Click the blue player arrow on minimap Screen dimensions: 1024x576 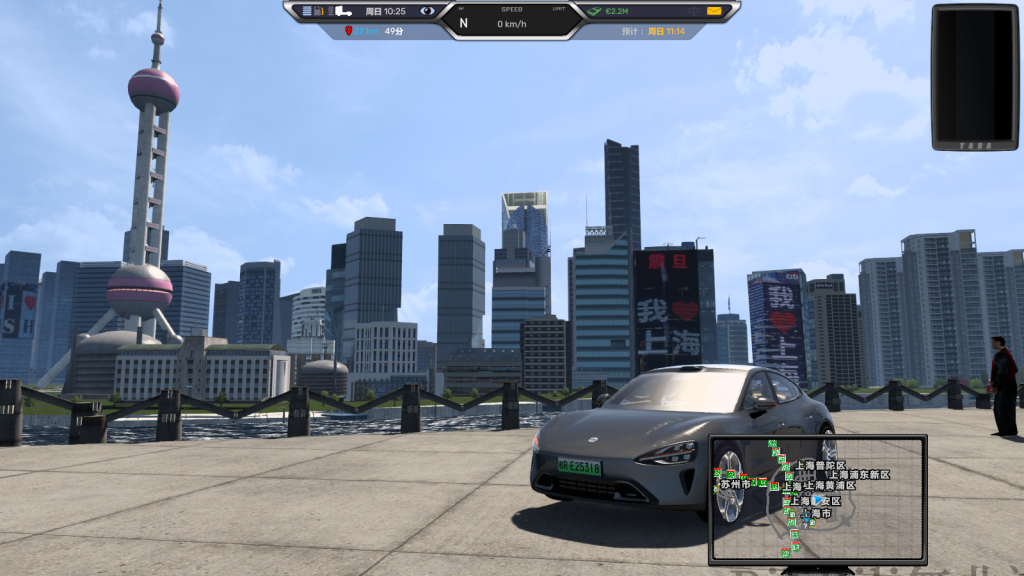pyautogui.click(x=819, y=500)
